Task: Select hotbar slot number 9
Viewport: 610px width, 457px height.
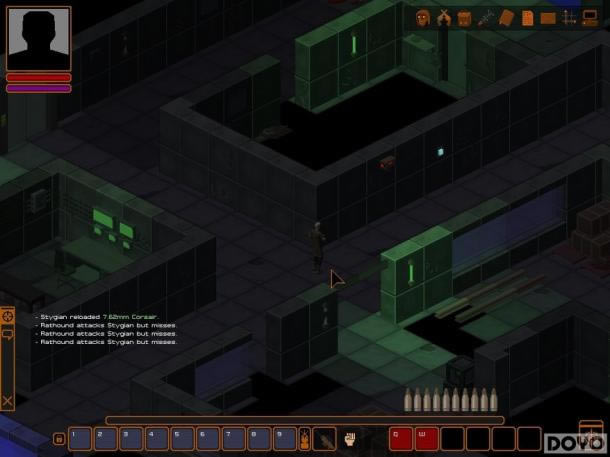Action: pos(284,438)
